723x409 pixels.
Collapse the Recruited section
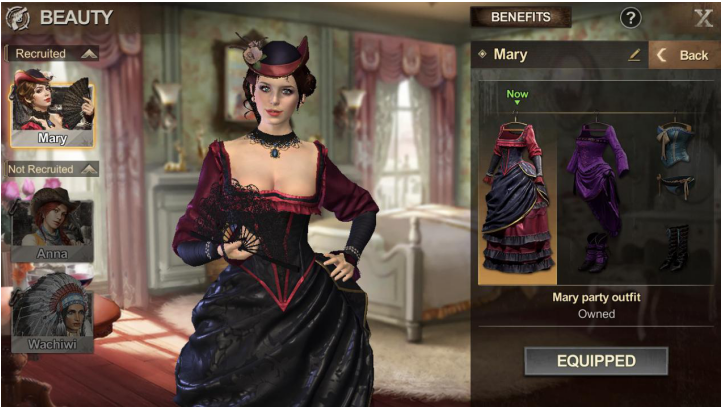click(89, 53)
